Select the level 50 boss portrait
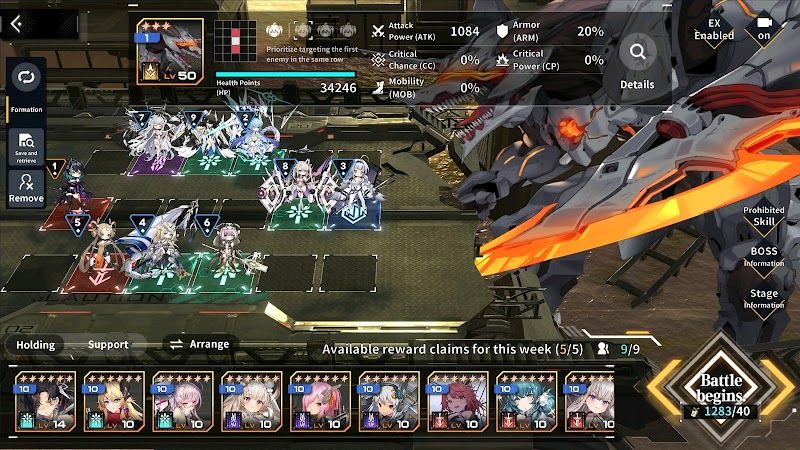 pyautogui.click(x=170, y=51)
